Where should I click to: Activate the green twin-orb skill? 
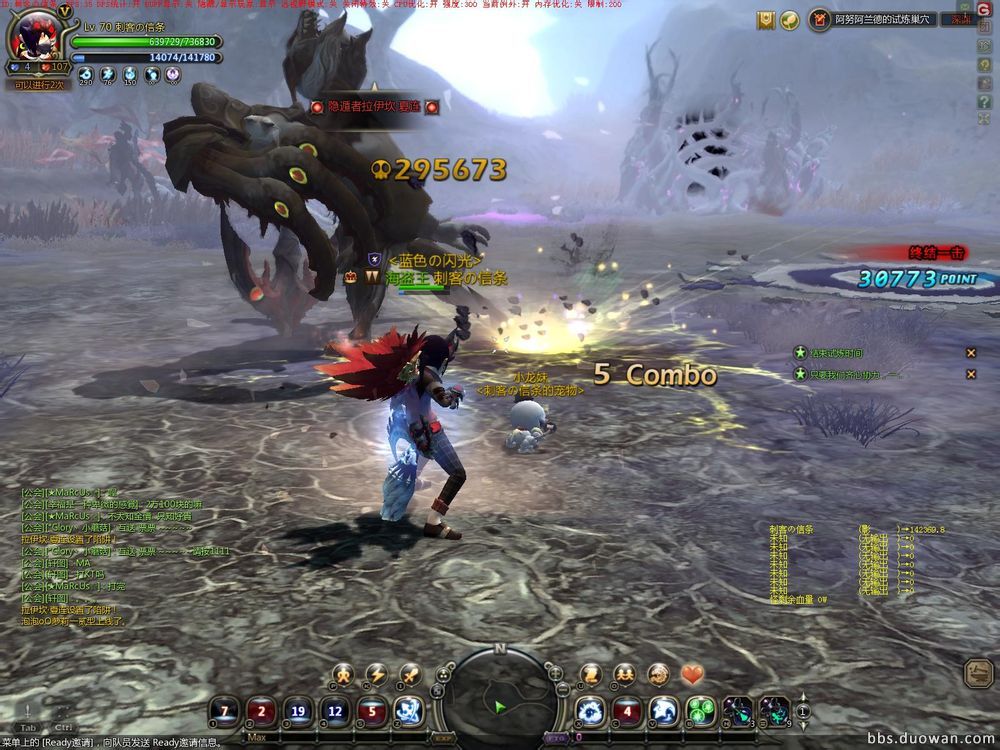(700, 711)
